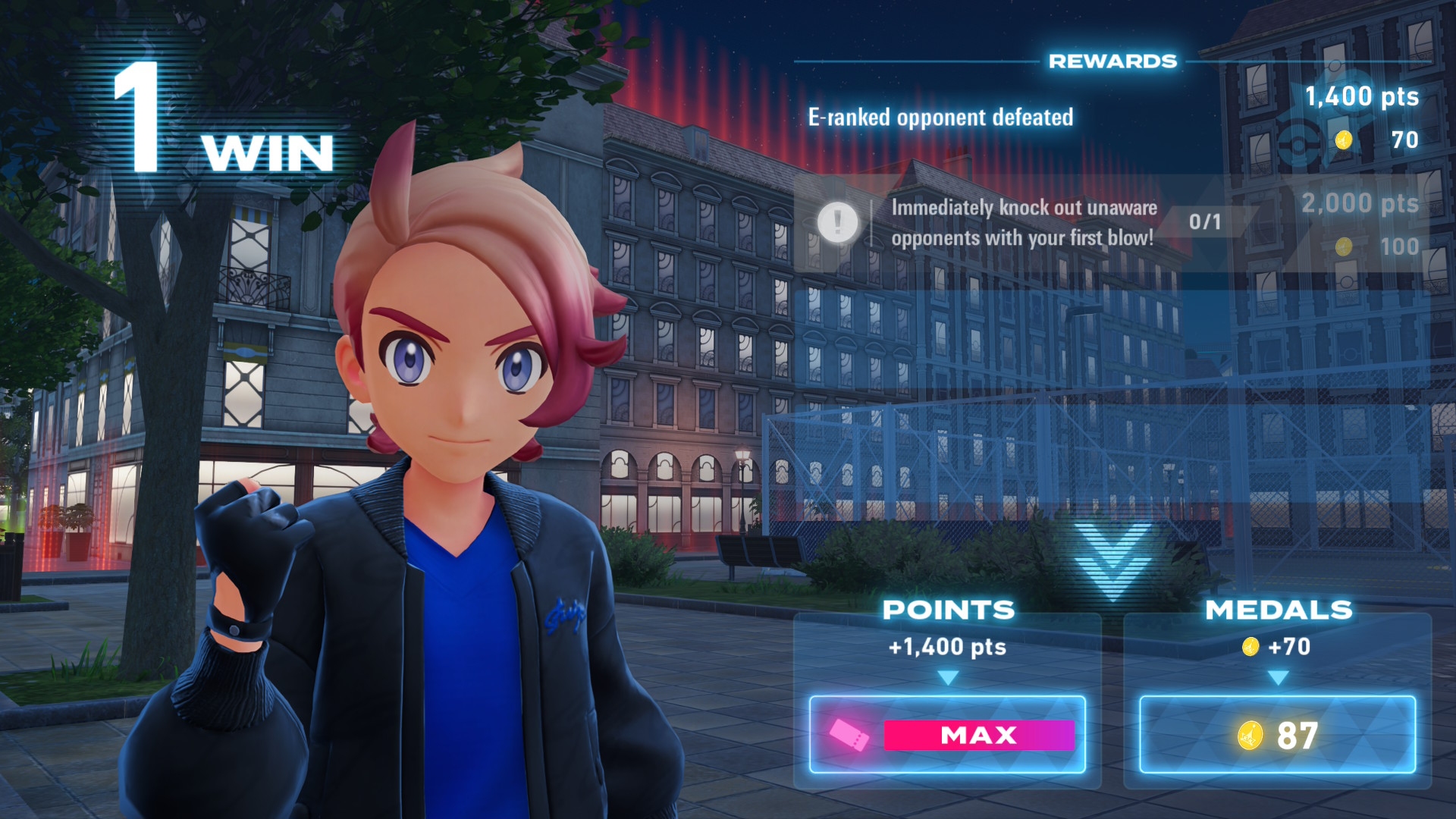Open the Points ticket MAX panel
The height and width of the screenshot is (819, 1456).
(x=947, y=734)
